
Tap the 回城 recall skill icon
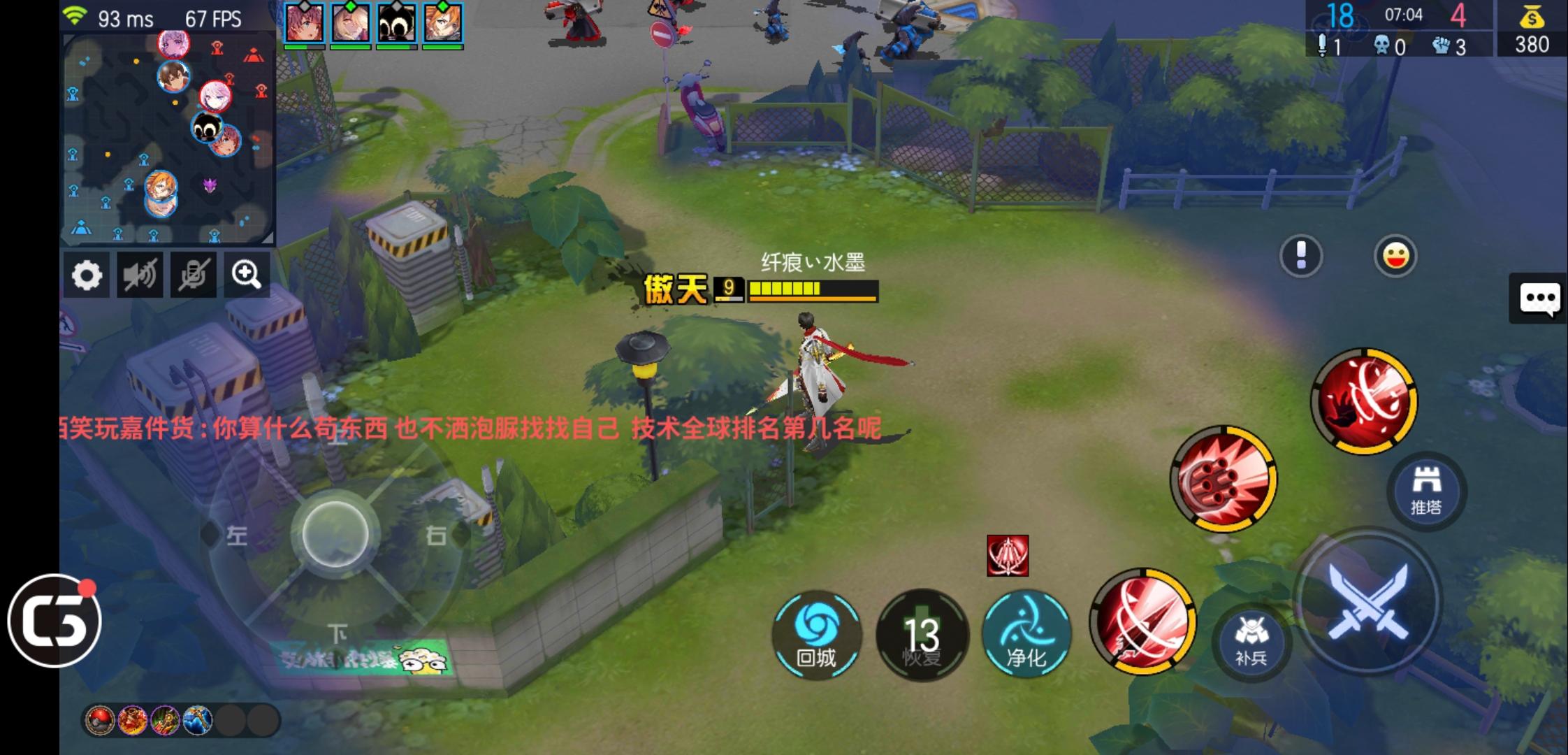coord(819,635)
